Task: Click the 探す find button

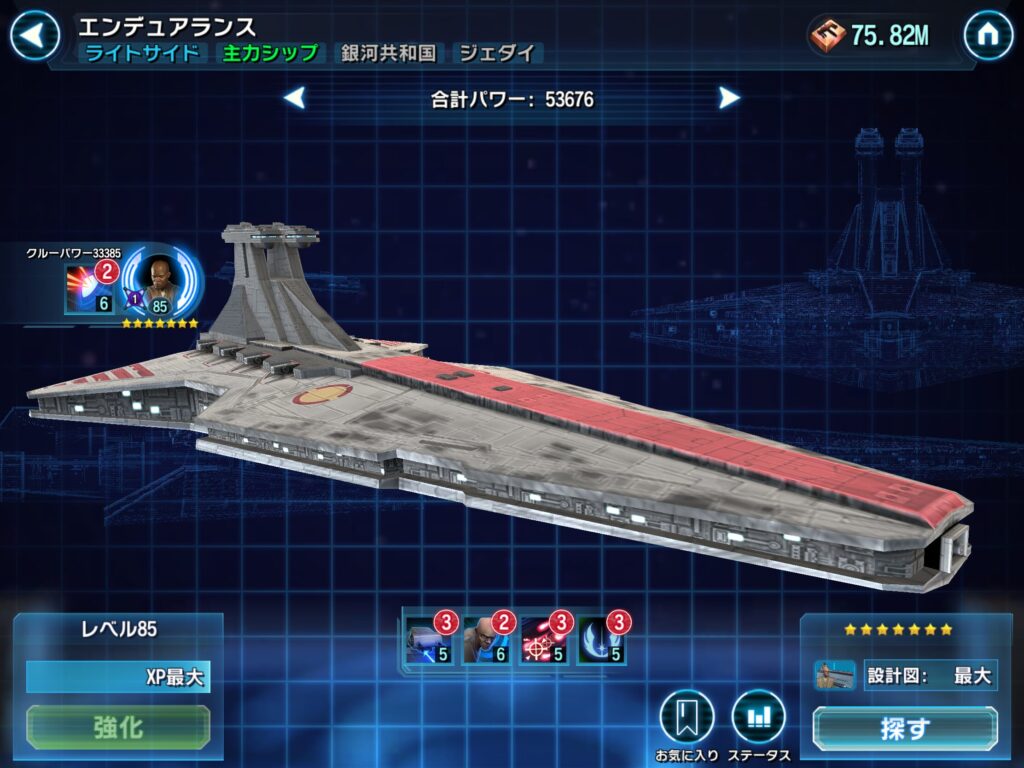Action: click(x=904, y=729)
